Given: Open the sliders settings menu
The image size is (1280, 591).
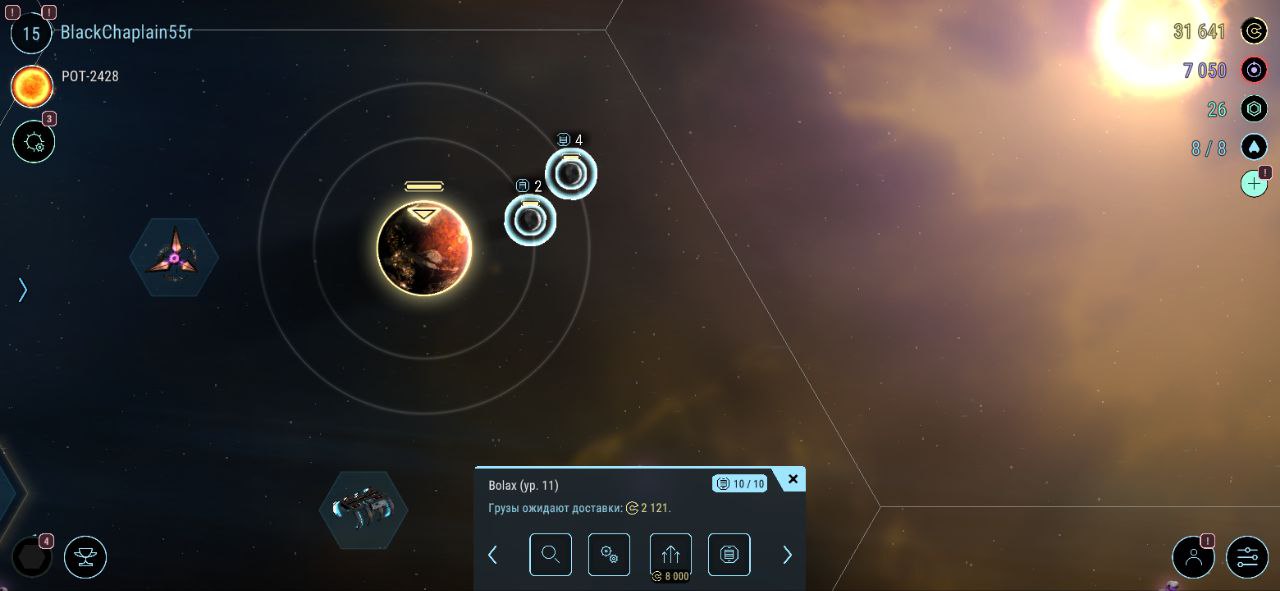Looking at the screenshot, I should coord(1247,557).
